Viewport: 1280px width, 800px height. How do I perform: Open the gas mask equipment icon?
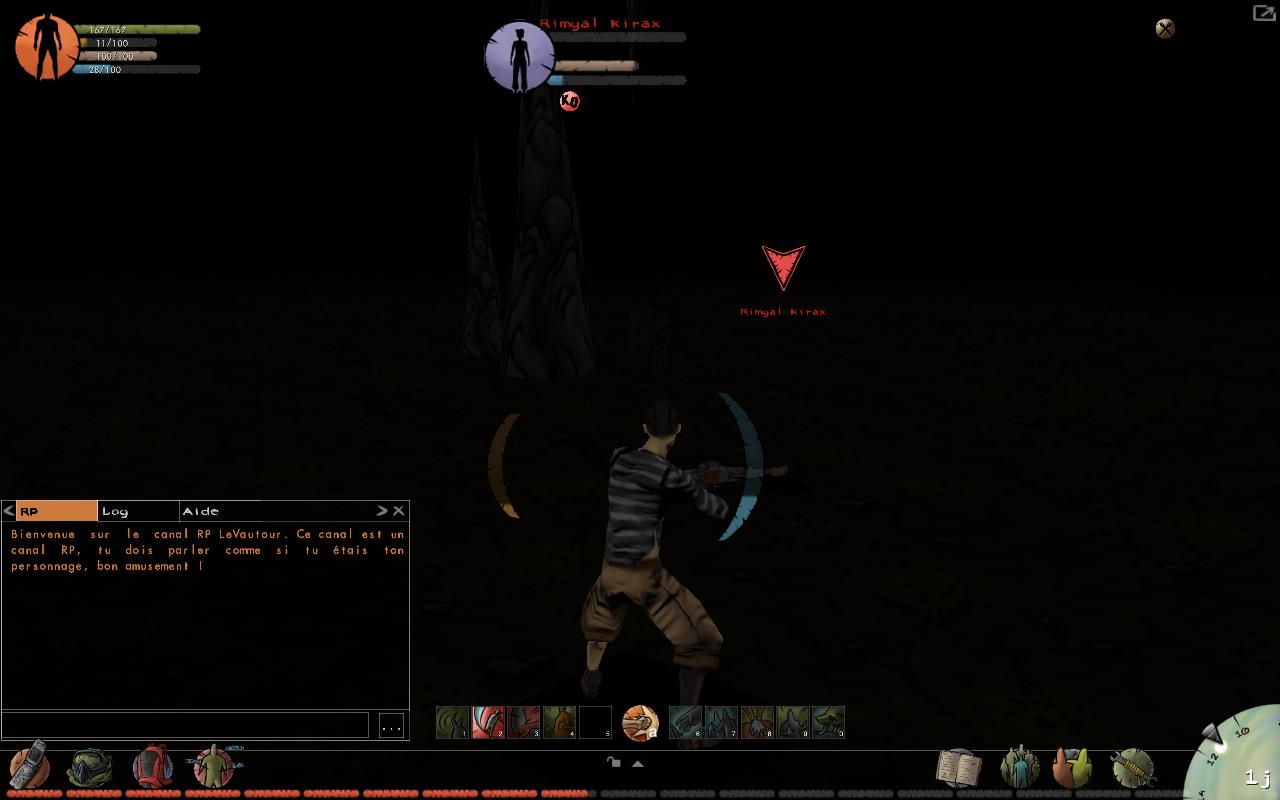click(89, 768)
